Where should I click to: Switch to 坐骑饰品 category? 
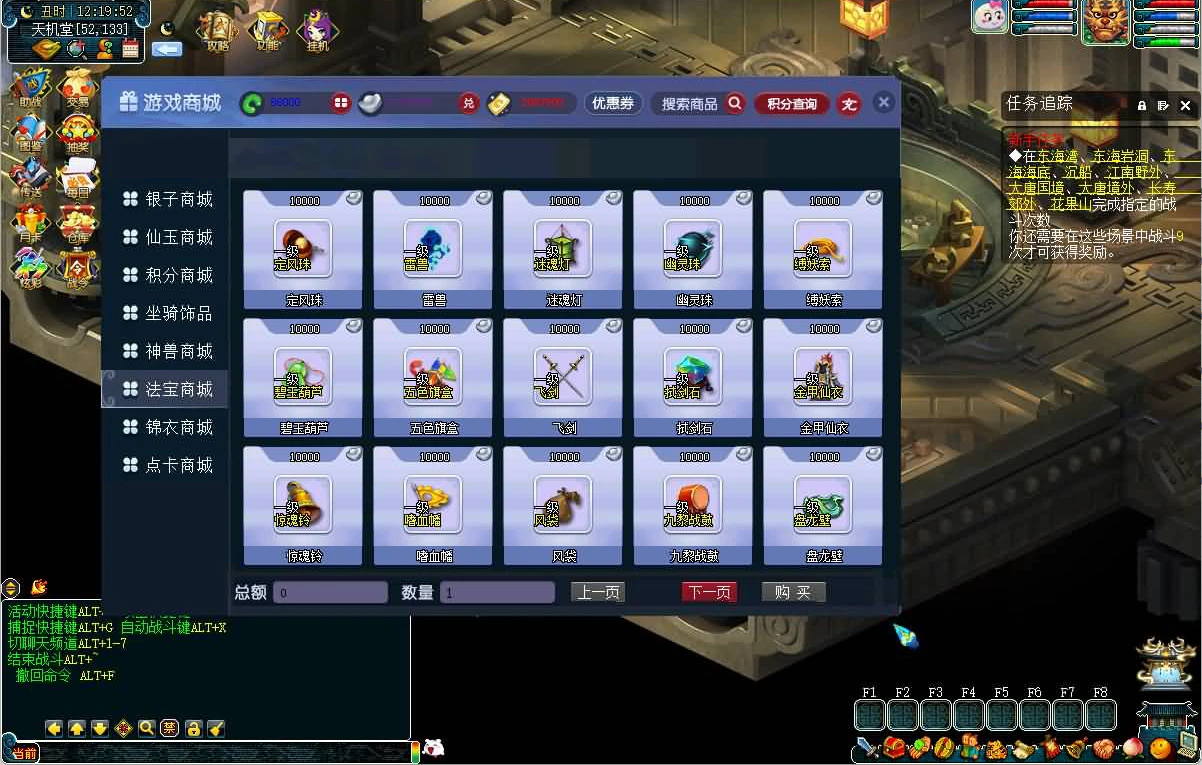(x=168, y=313)
